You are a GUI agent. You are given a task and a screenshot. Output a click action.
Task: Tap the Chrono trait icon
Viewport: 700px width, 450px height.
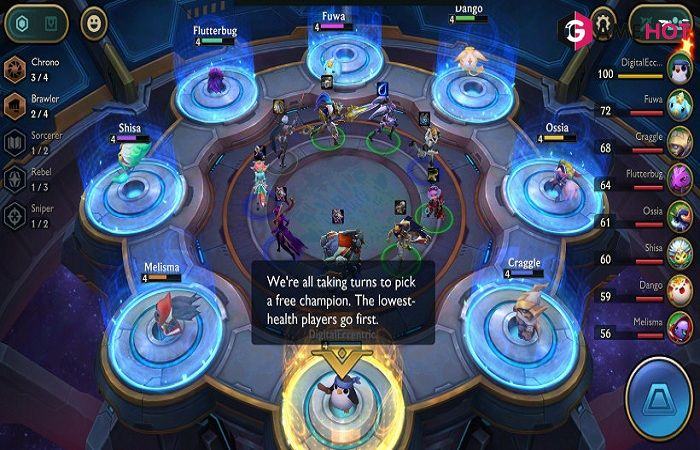(x=16, y=69)
